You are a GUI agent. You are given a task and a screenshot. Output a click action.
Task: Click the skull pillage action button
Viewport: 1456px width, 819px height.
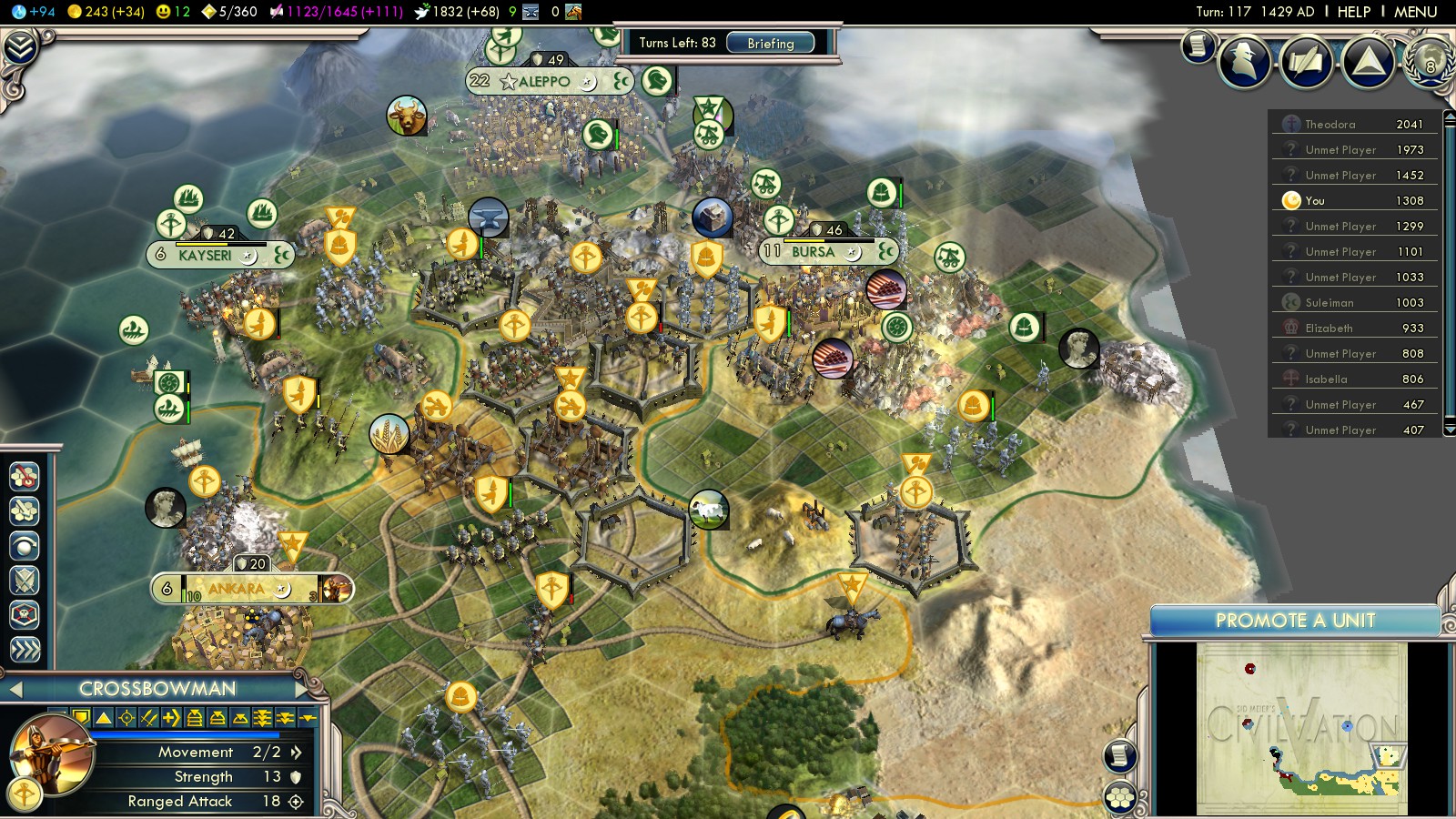25,615
